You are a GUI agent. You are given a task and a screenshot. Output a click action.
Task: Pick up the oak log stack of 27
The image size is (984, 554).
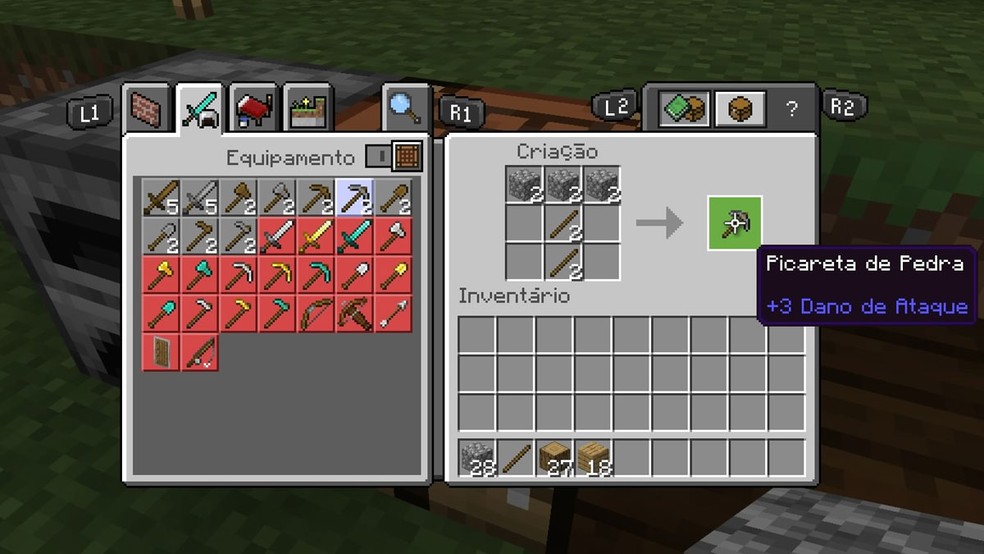[555, 459]
